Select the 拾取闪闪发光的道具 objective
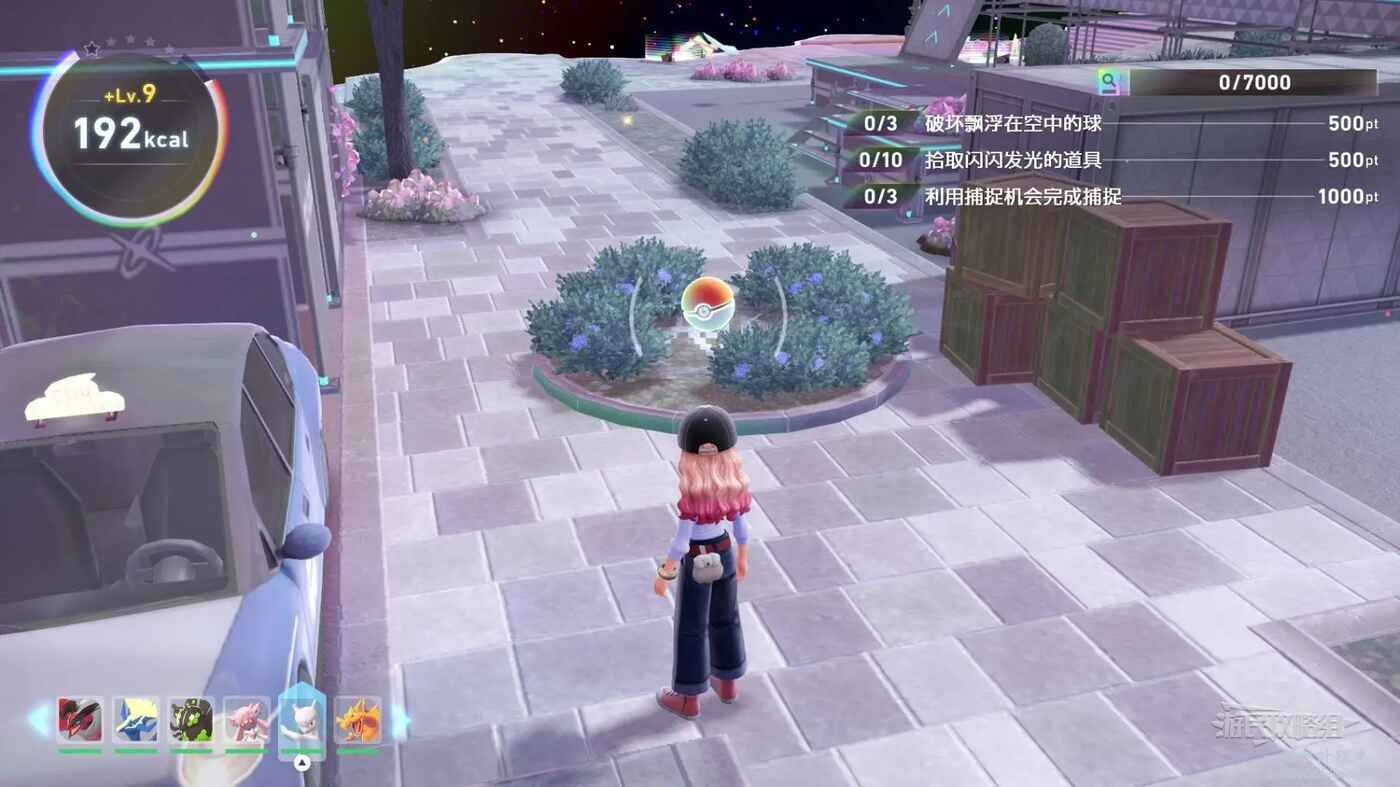 [1012, 160]
